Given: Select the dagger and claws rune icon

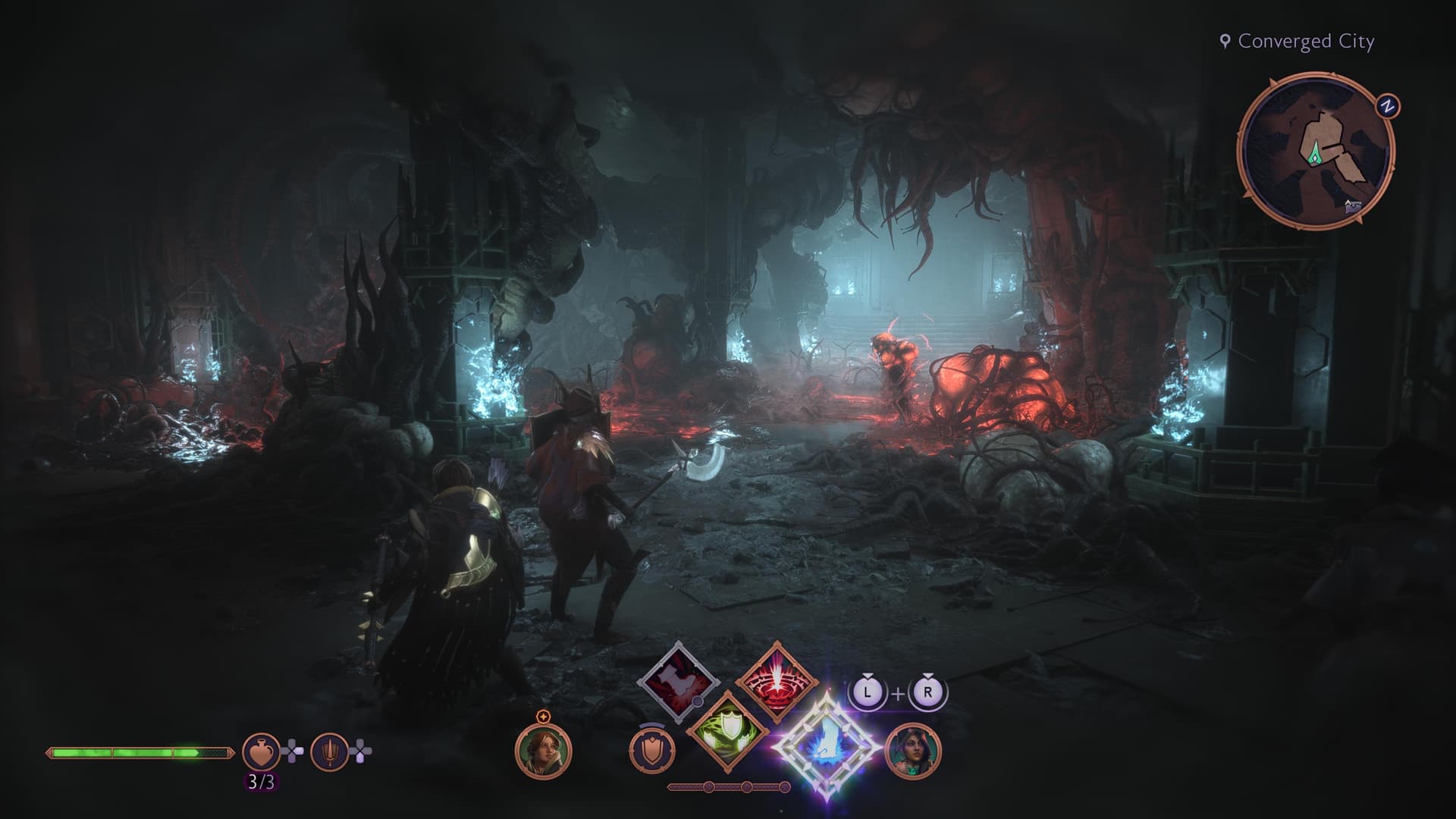Looking at the screenshot, I should click(x=329, y=752).
